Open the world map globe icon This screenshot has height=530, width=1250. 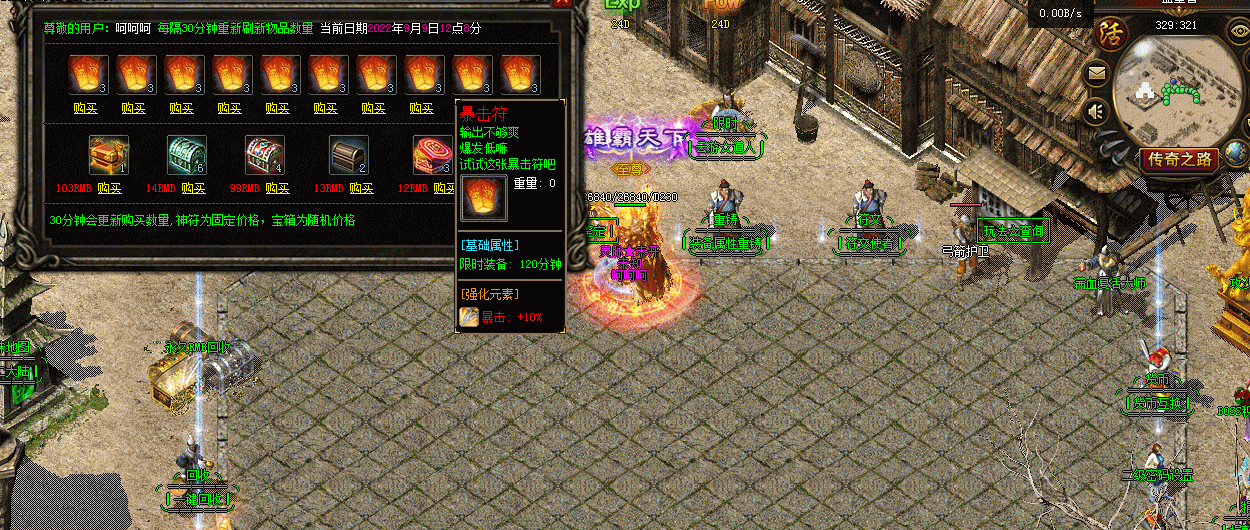click(1237, 152)
